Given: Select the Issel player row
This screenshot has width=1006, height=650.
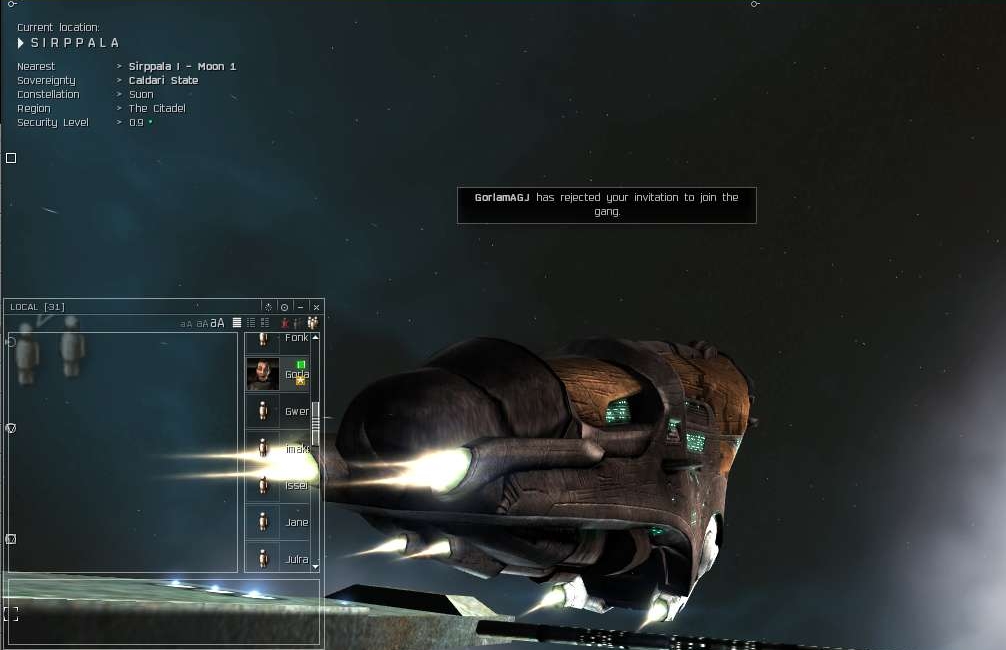Looking at the screenshot, I should point(280,485).
